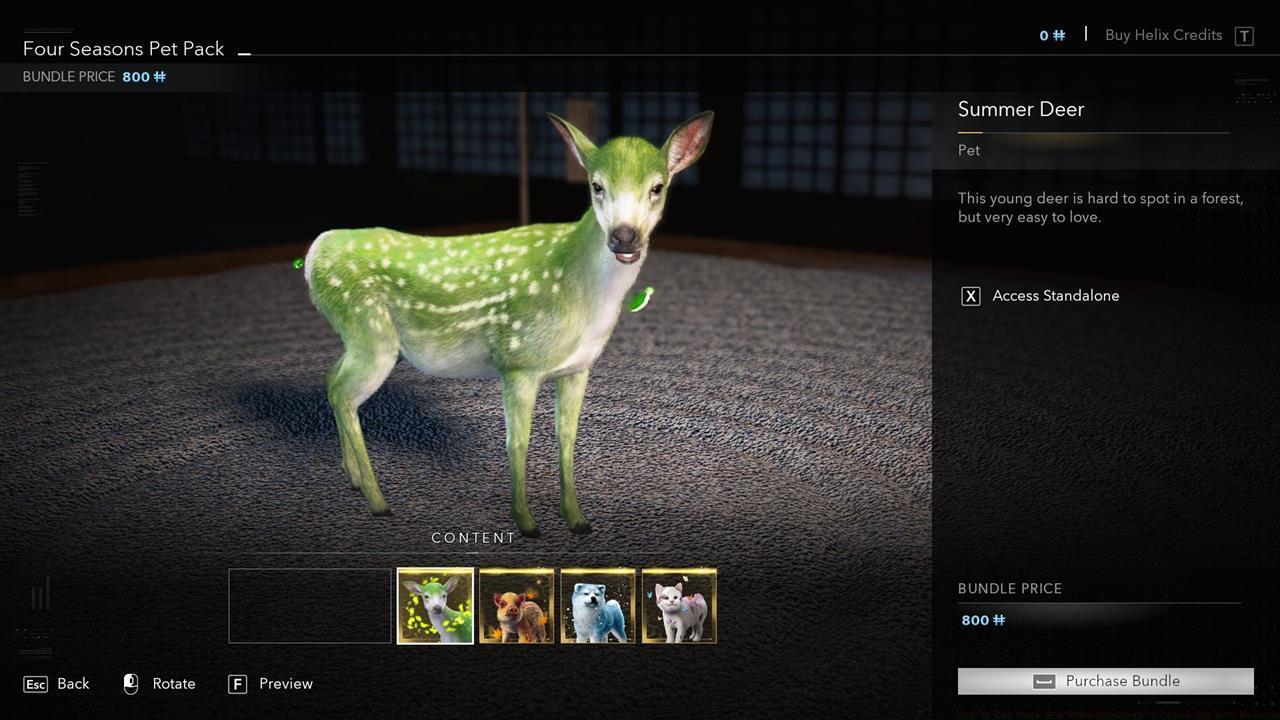Click the T key icon near Buy Helix Credits
The width and height of the screenshot is (1280, 720).
click(1244, 35)
